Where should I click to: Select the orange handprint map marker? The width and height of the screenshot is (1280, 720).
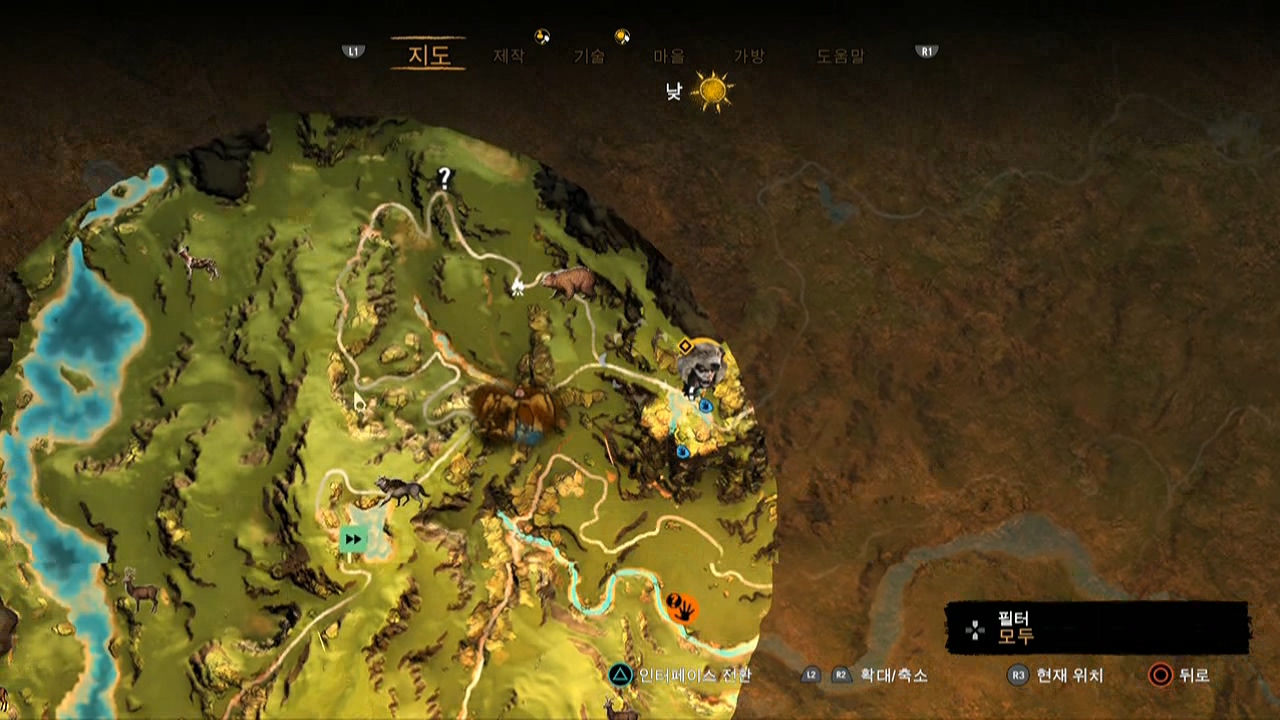pyautogui.click(x=682, y=606)
